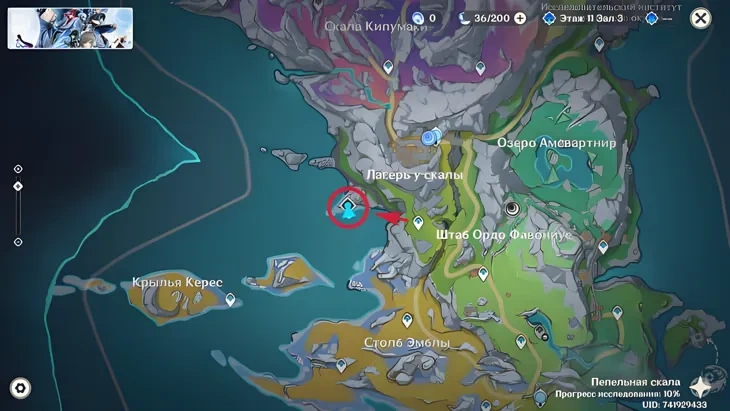This screenshot has height=411, width=730.
Task: Open the region selector star icon
Action: click(706, 385)
